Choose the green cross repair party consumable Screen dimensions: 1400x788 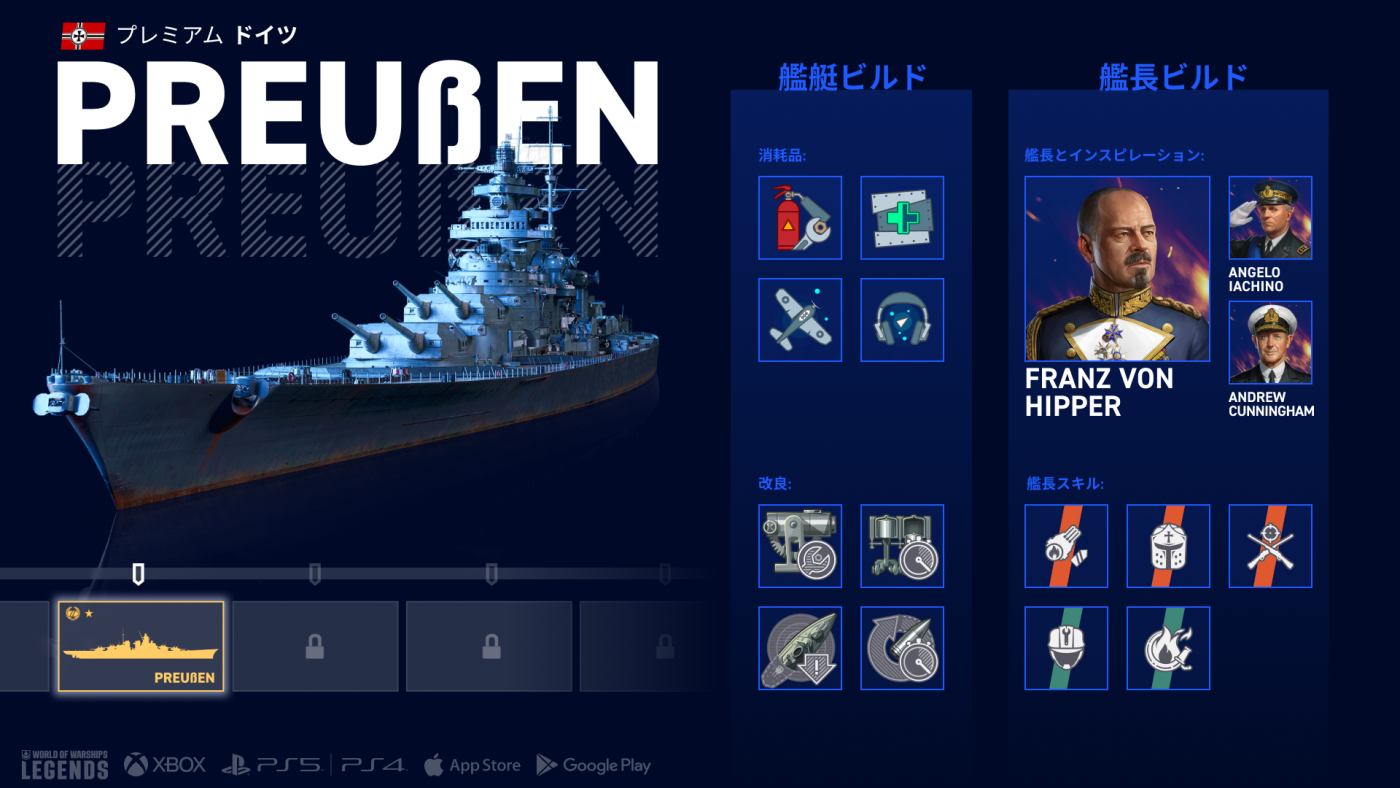(902, 218)
